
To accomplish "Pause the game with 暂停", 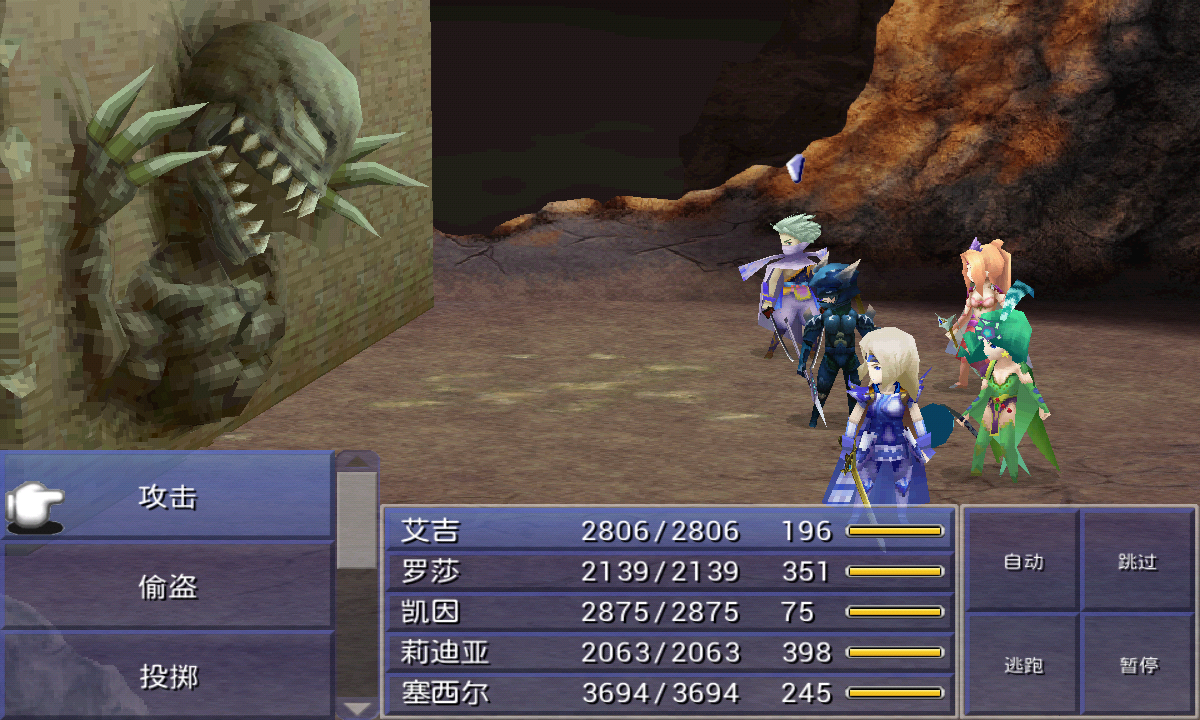I will click(1137, 665).
